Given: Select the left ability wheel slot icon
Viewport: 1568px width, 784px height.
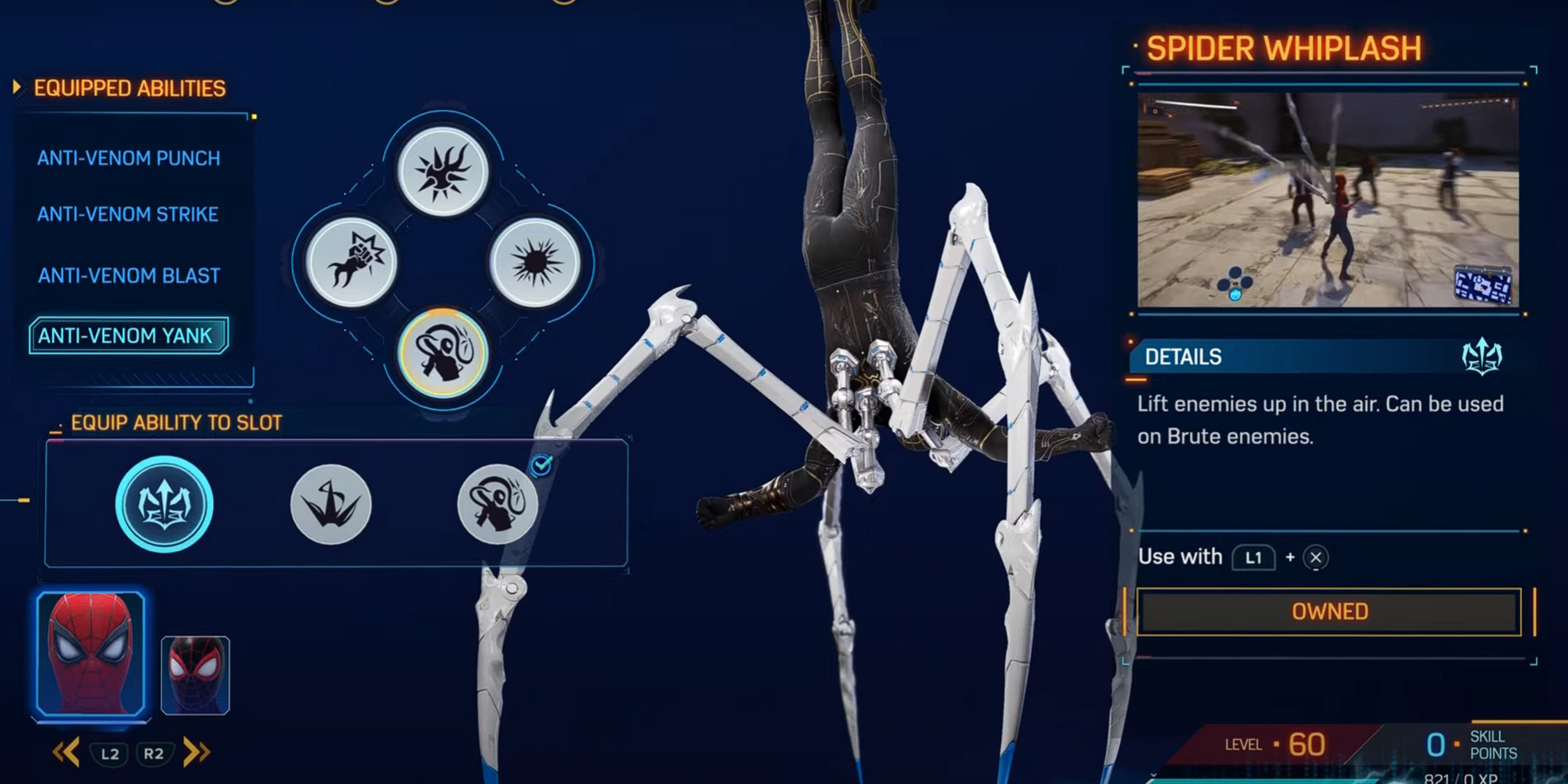Looking at the screenshot, I should (352, 262).
